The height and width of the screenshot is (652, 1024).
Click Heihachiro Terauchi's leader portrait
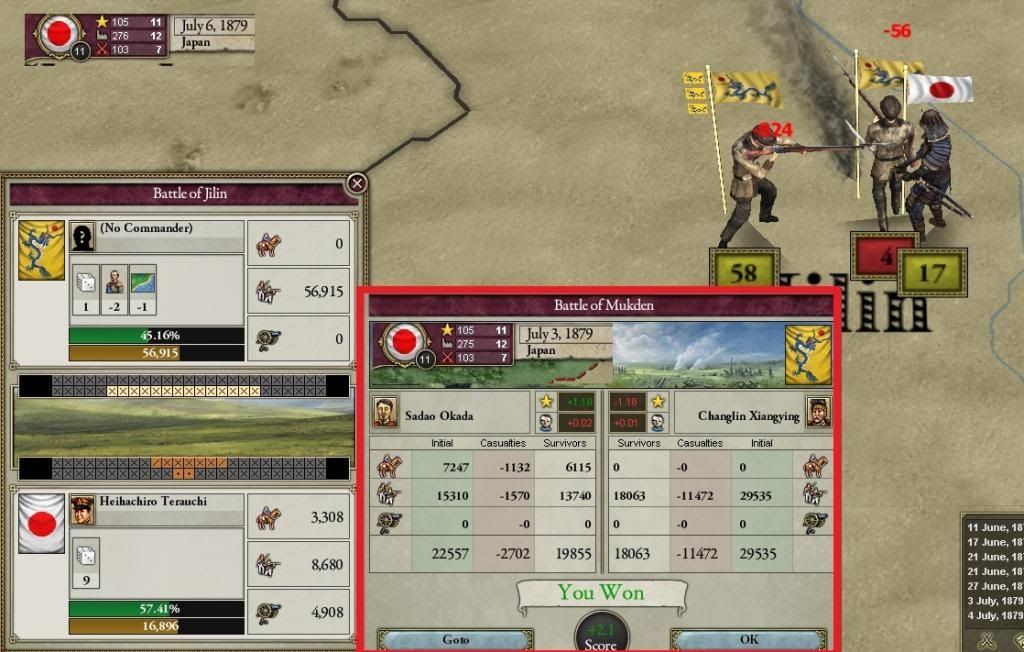pyautogui.click(x=82, y=509)
